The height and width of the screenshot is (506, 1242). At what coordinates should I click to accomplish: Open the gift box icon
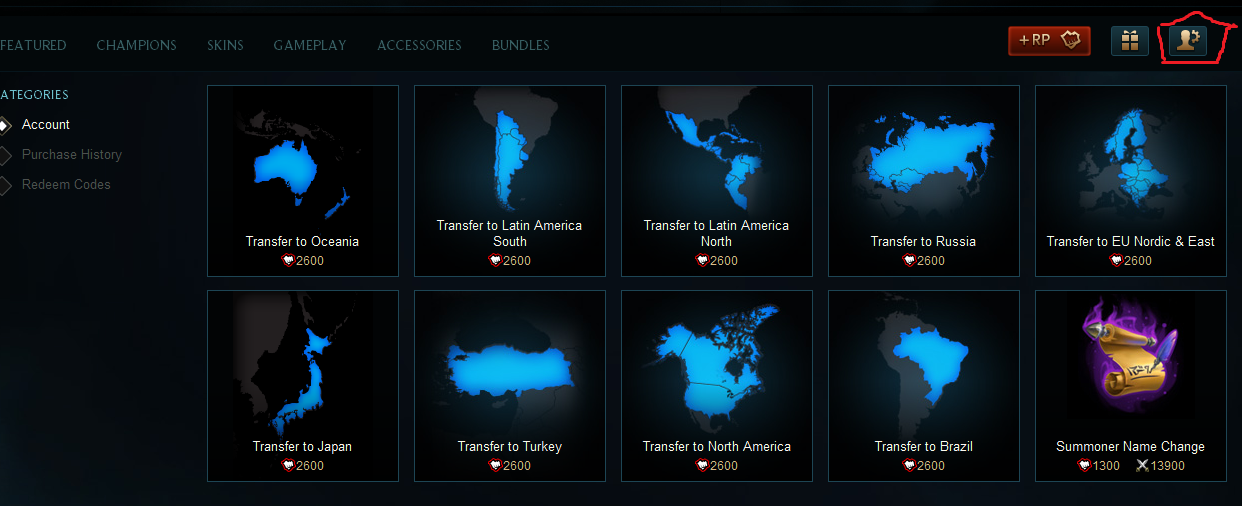click(1130, 41)
